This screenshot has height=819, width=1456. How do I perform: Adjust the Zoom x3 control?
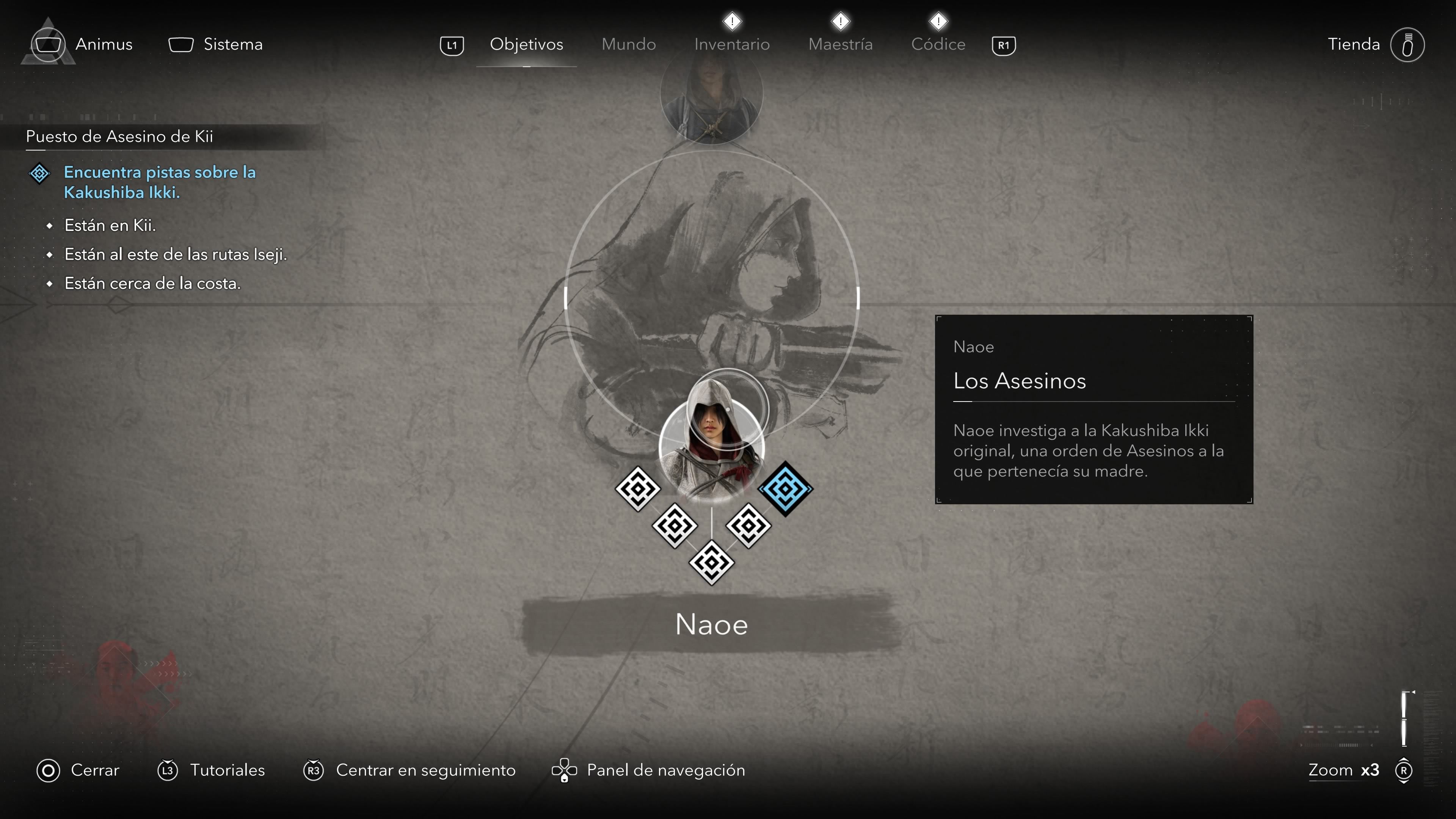(x=1344, y=770)
